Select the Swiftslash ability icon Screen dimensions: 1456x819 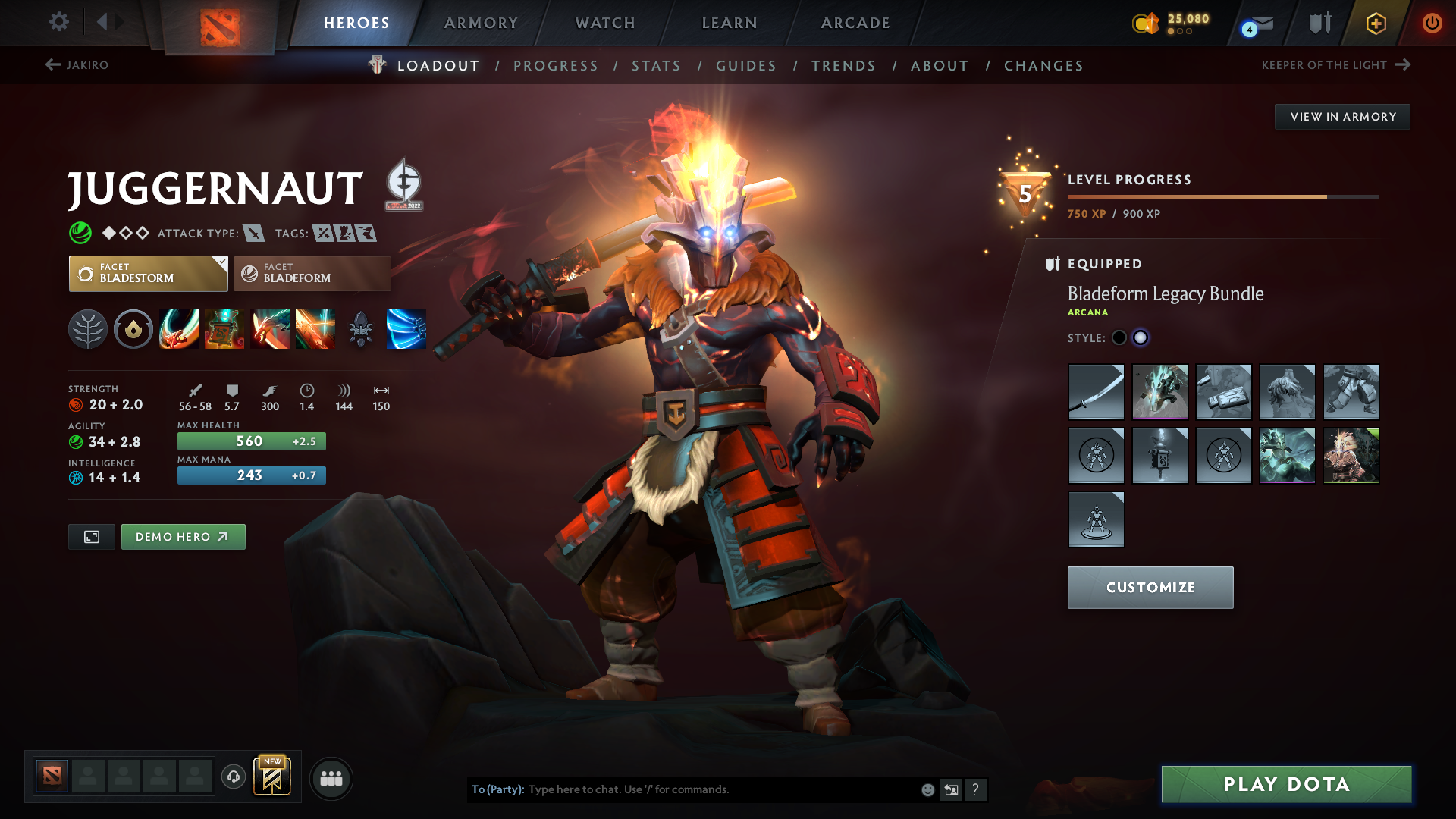pyautogui.click(x=406, y=329)
